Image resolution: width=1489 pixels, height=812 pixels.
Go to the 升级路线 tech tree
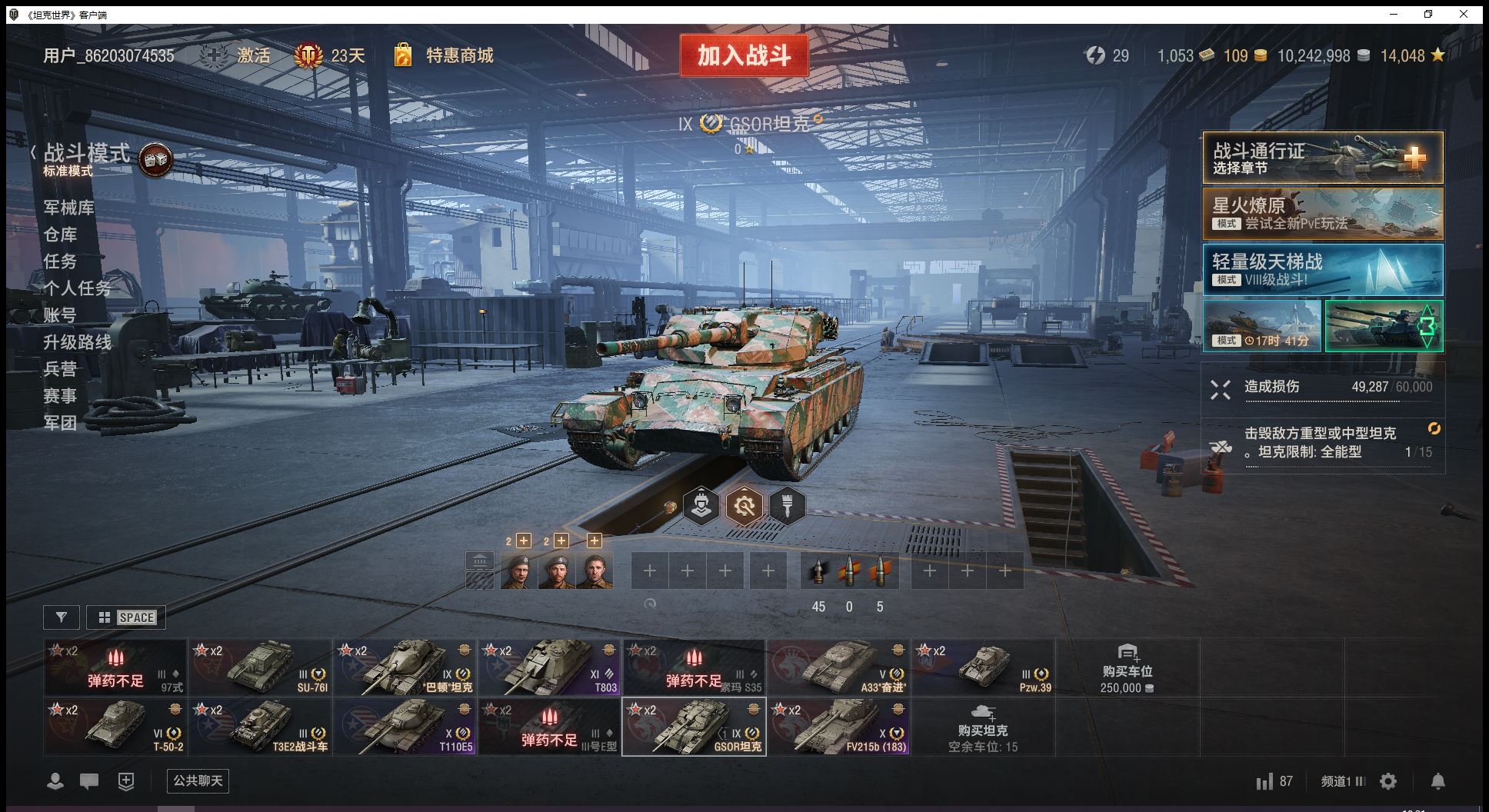pyautogui.click(x=77, y=342)
